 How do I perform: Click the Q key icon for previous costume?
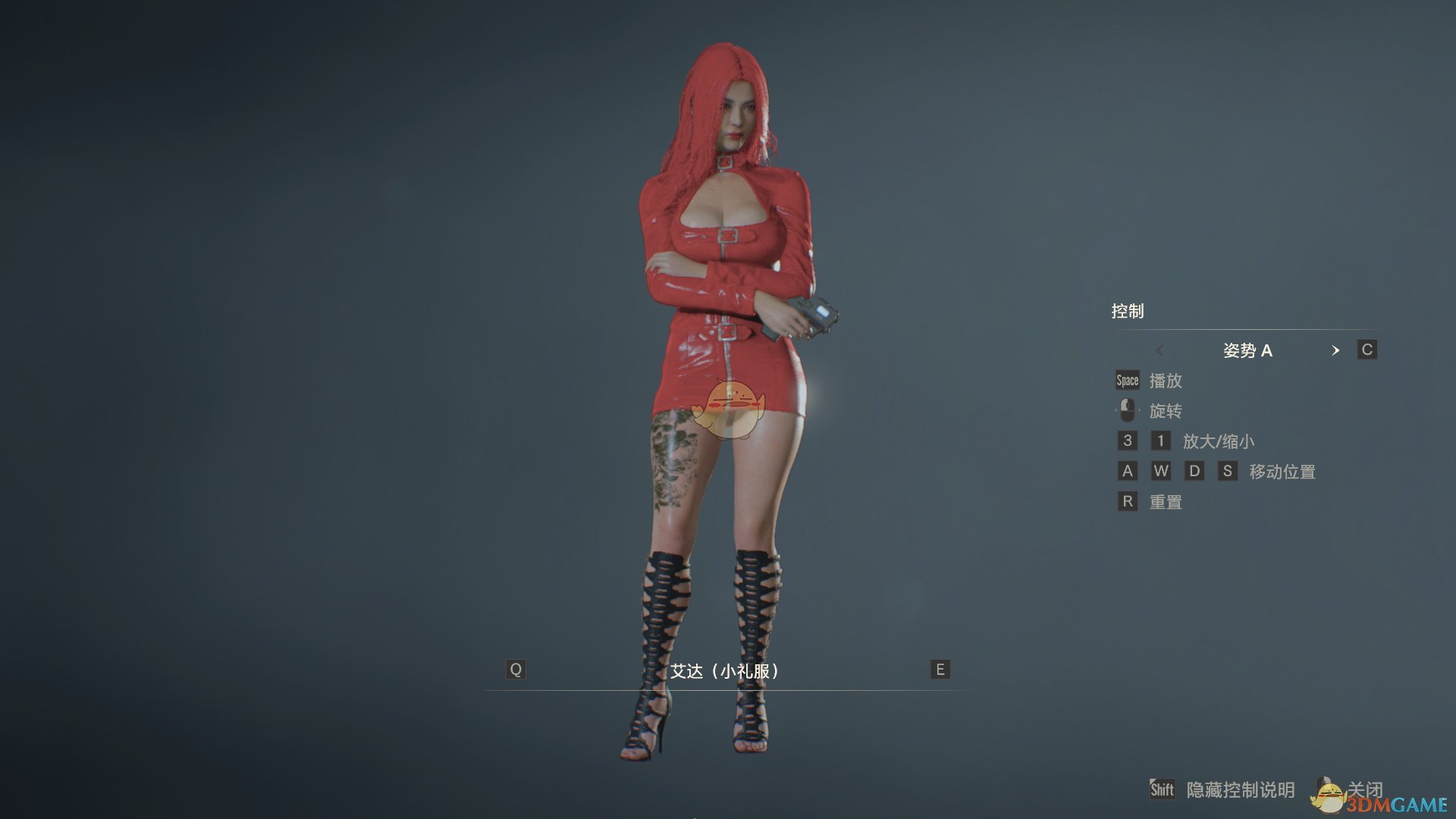pyautogui.click(x=516, y=669)
